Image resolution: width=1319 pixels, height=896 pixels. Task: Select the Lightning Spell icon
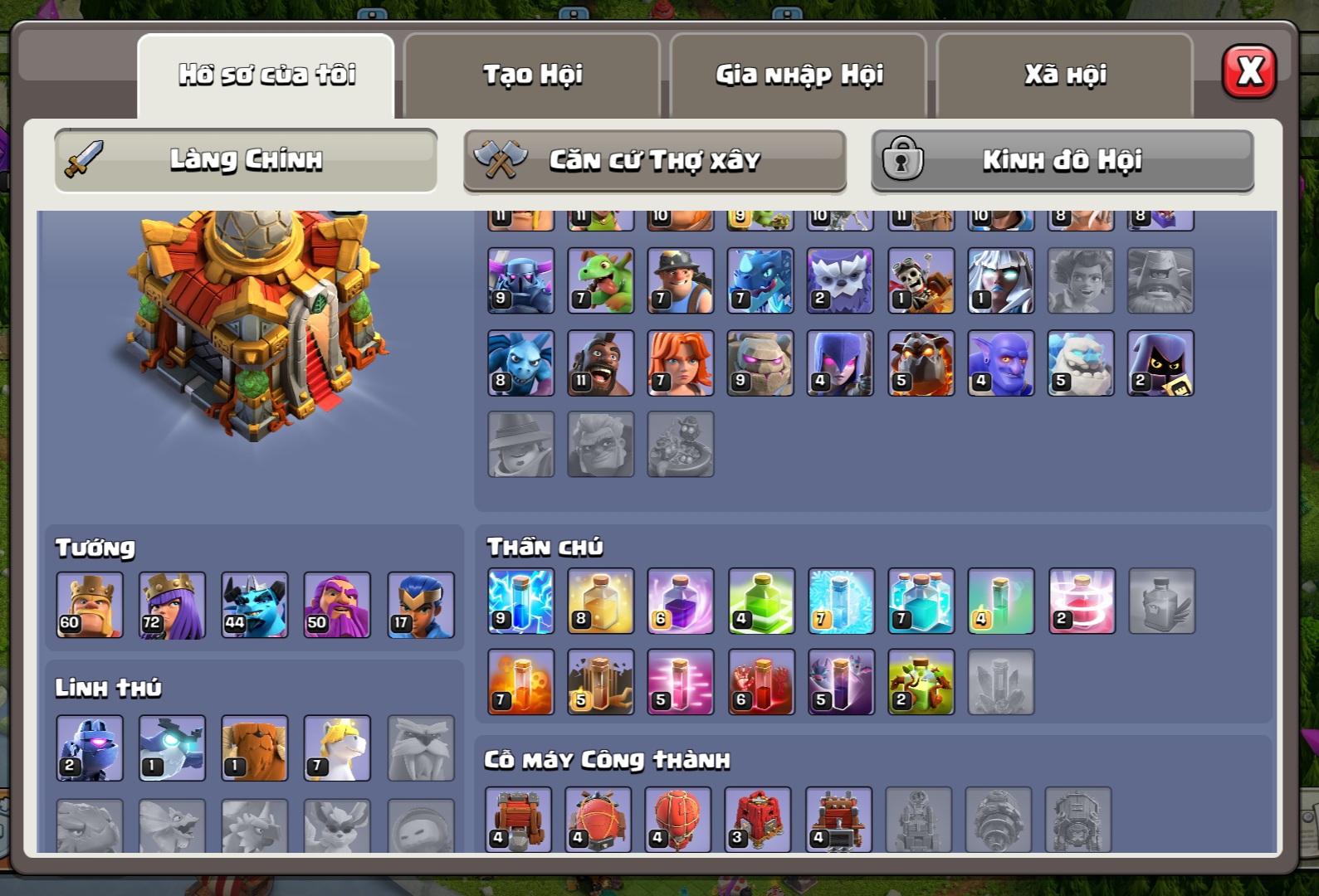click(x=520, y=601)
